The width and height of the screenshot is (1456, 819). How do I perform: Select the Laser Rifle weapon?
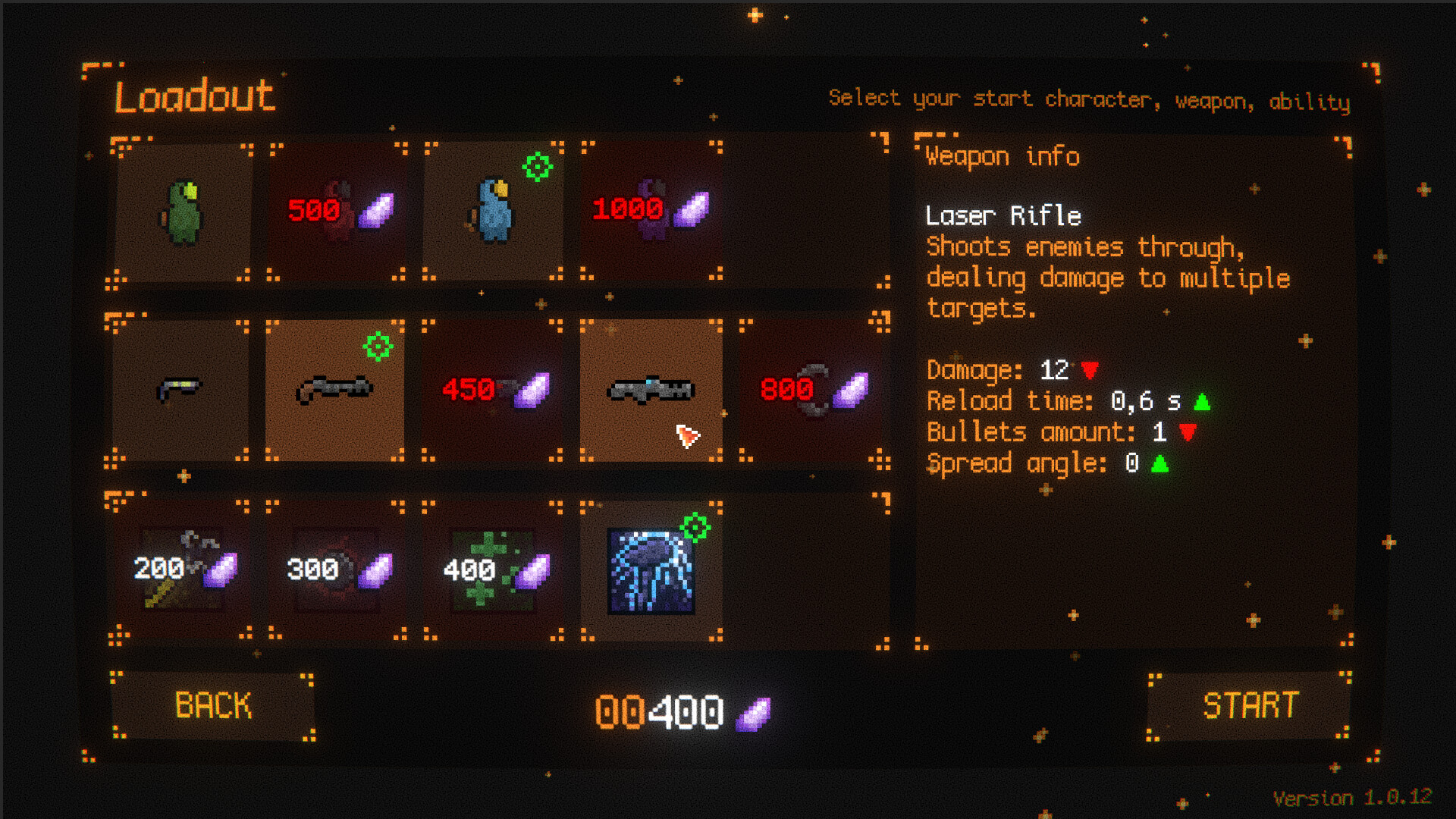tap(651, 389)
